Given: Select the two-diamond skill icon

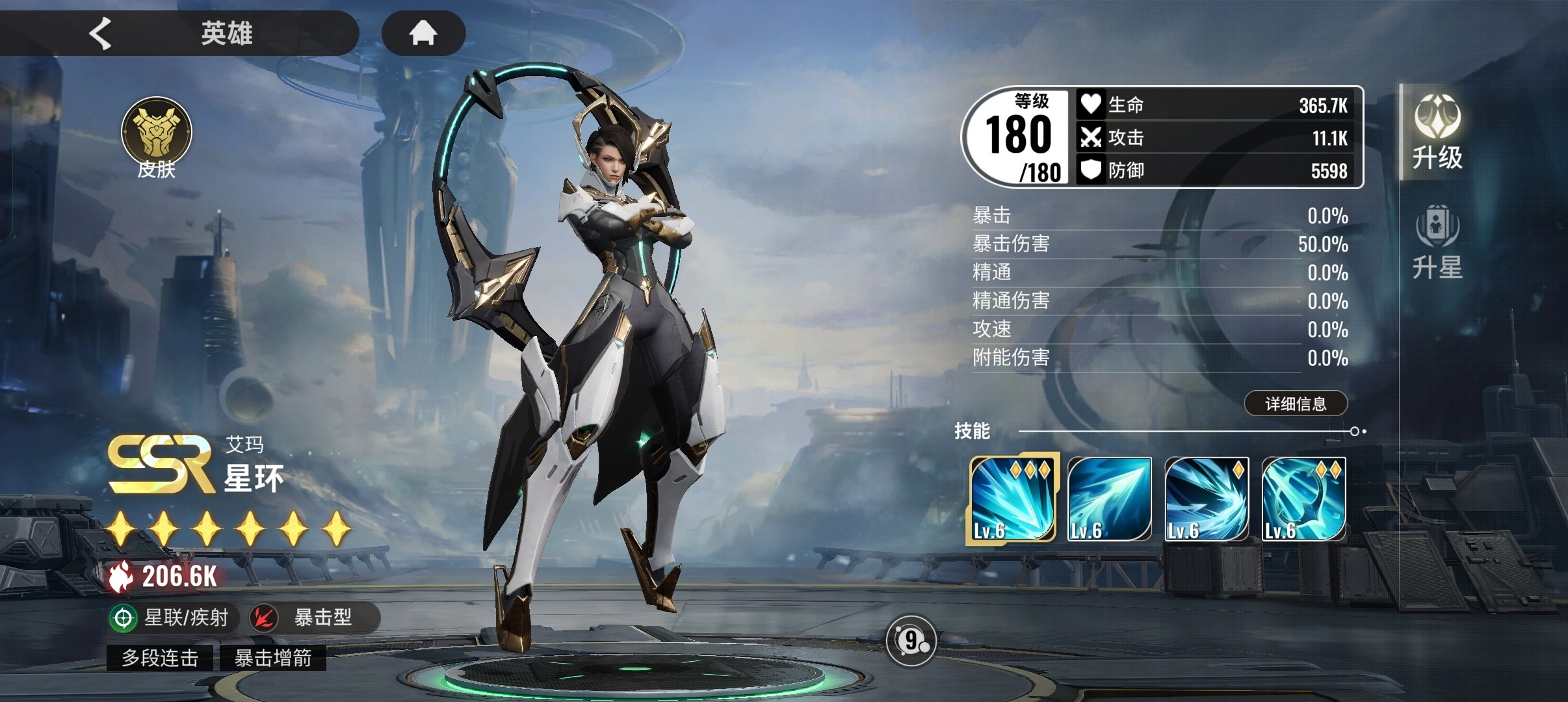Looking at the screenshot, I should pos(1303,499).
